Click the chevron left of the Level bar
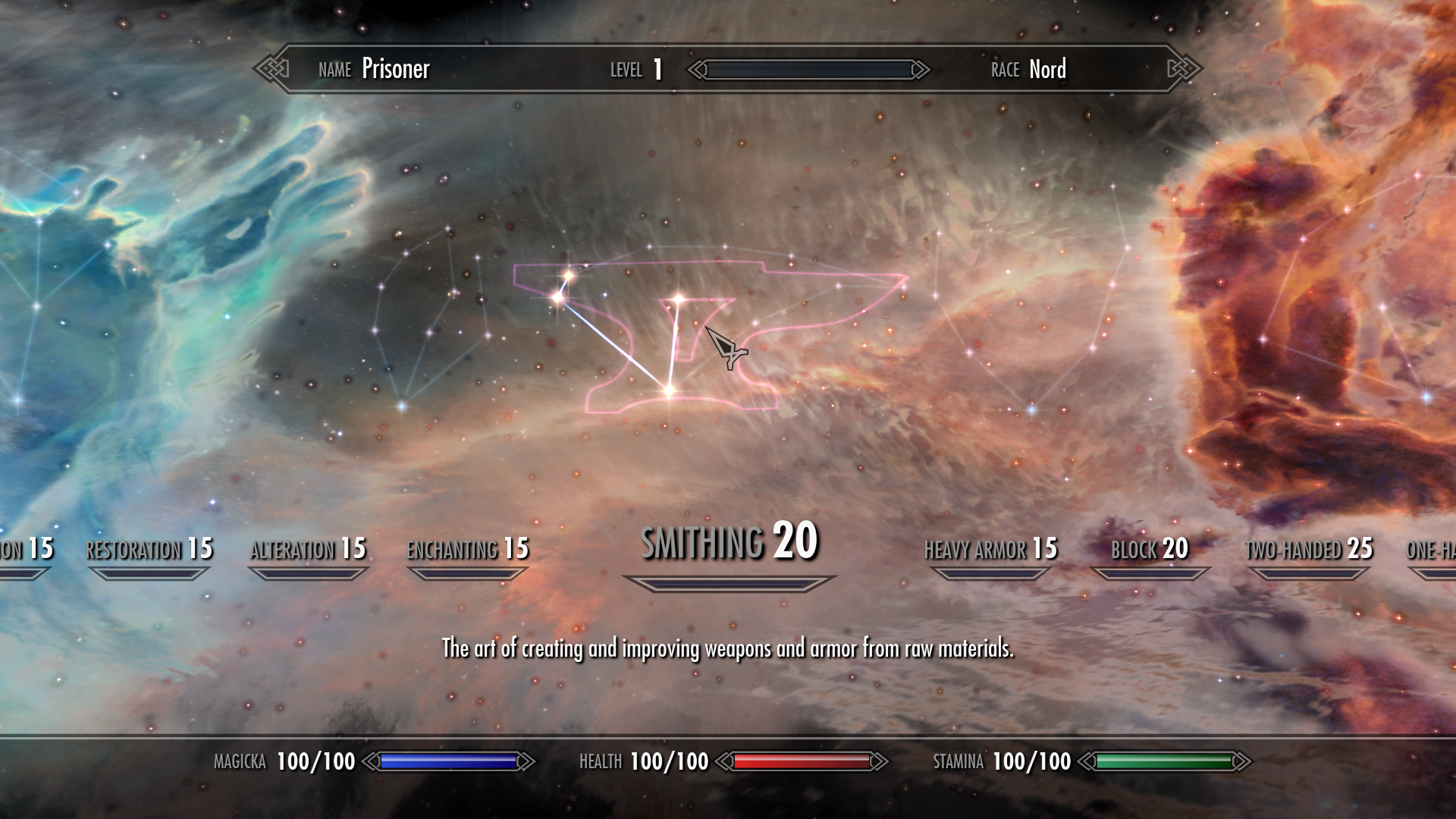Viewport: 1456px width, 819px height. coord(695,70)
